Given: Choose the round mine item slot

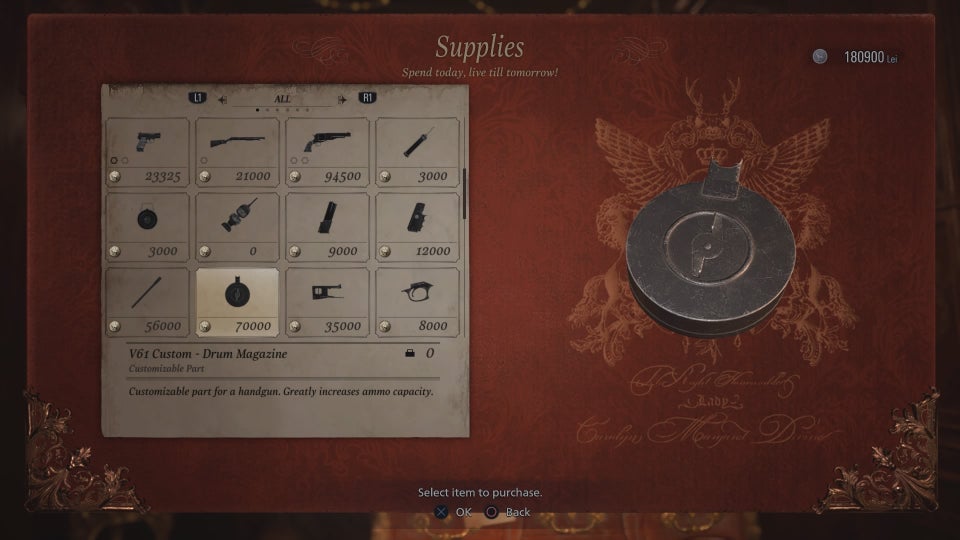Looking at the screenshot, I should click(x=147, y=226).
